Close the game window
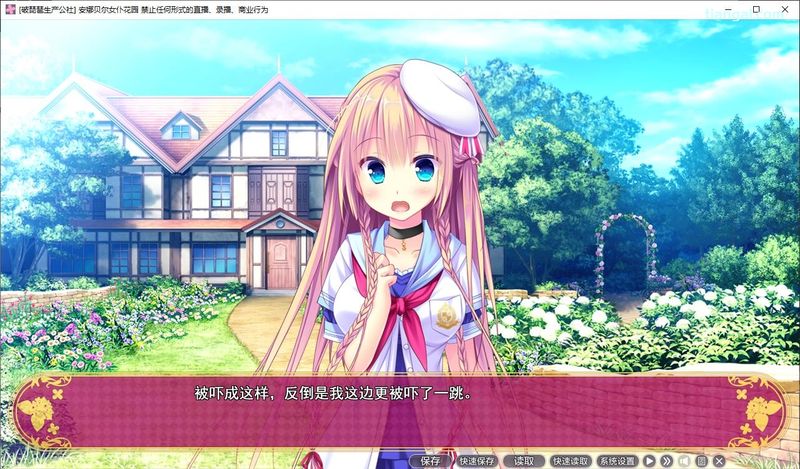Viewport: 800px width, 469px height. click(x=783, y=9)
